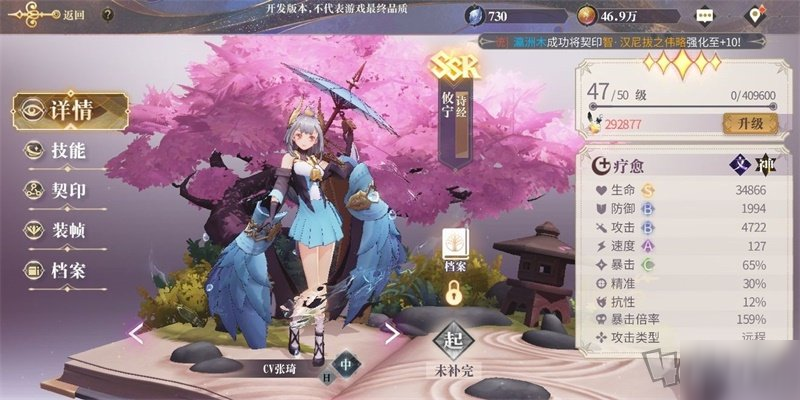Open the question mark help icon
This screenshot has height=400, width=800.
click(x=107, y=15)
